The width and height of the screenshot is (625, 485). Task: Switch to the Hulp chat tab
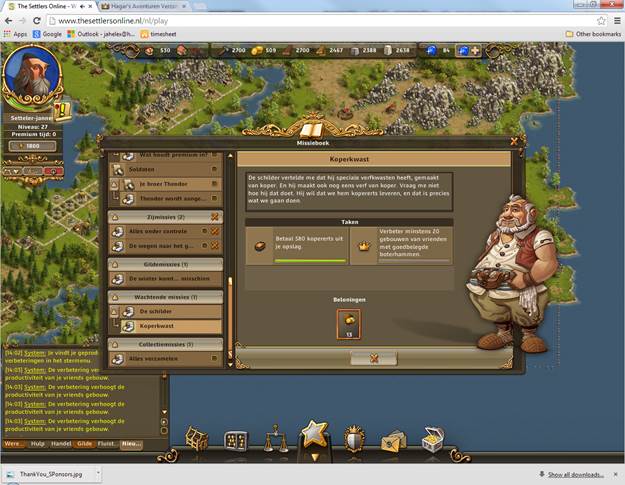pos(38,444)
